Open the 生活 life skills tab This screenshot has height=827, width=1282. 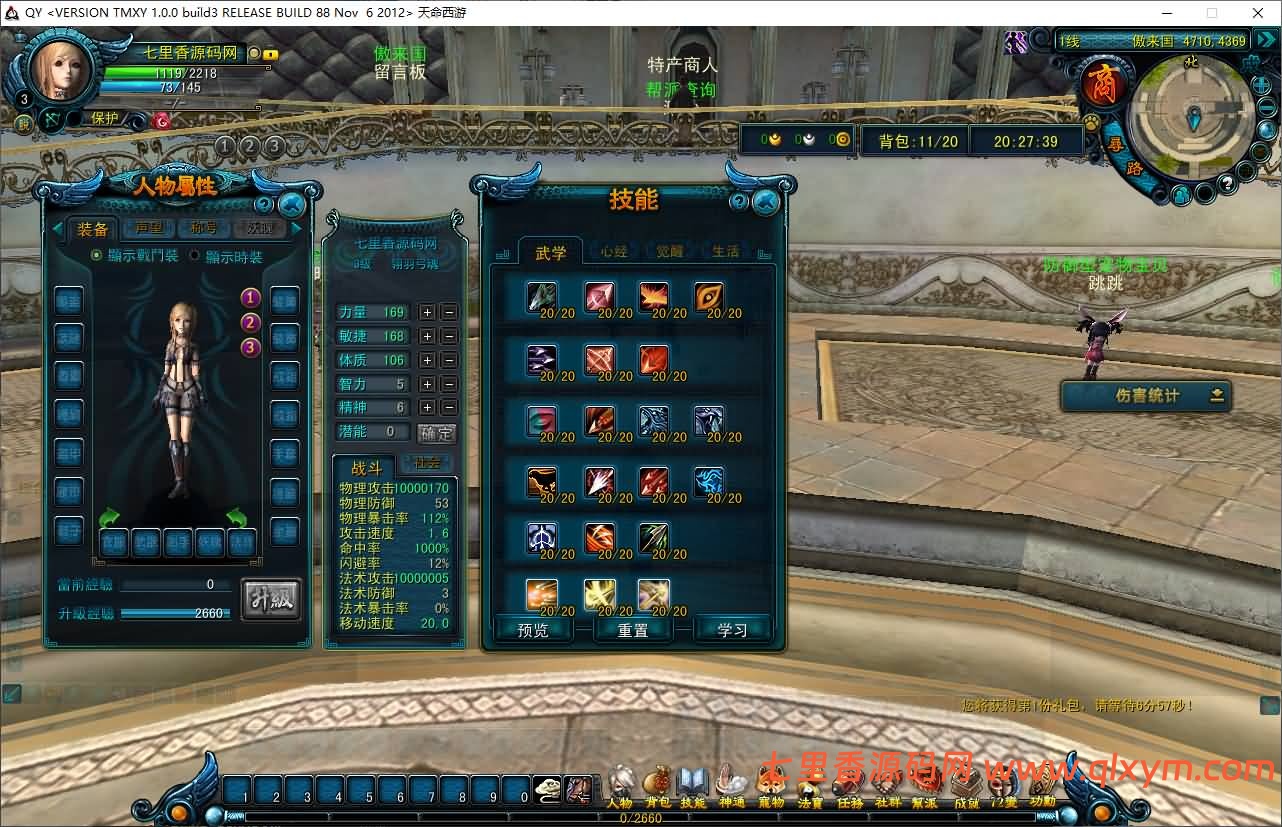coord(725,252)
